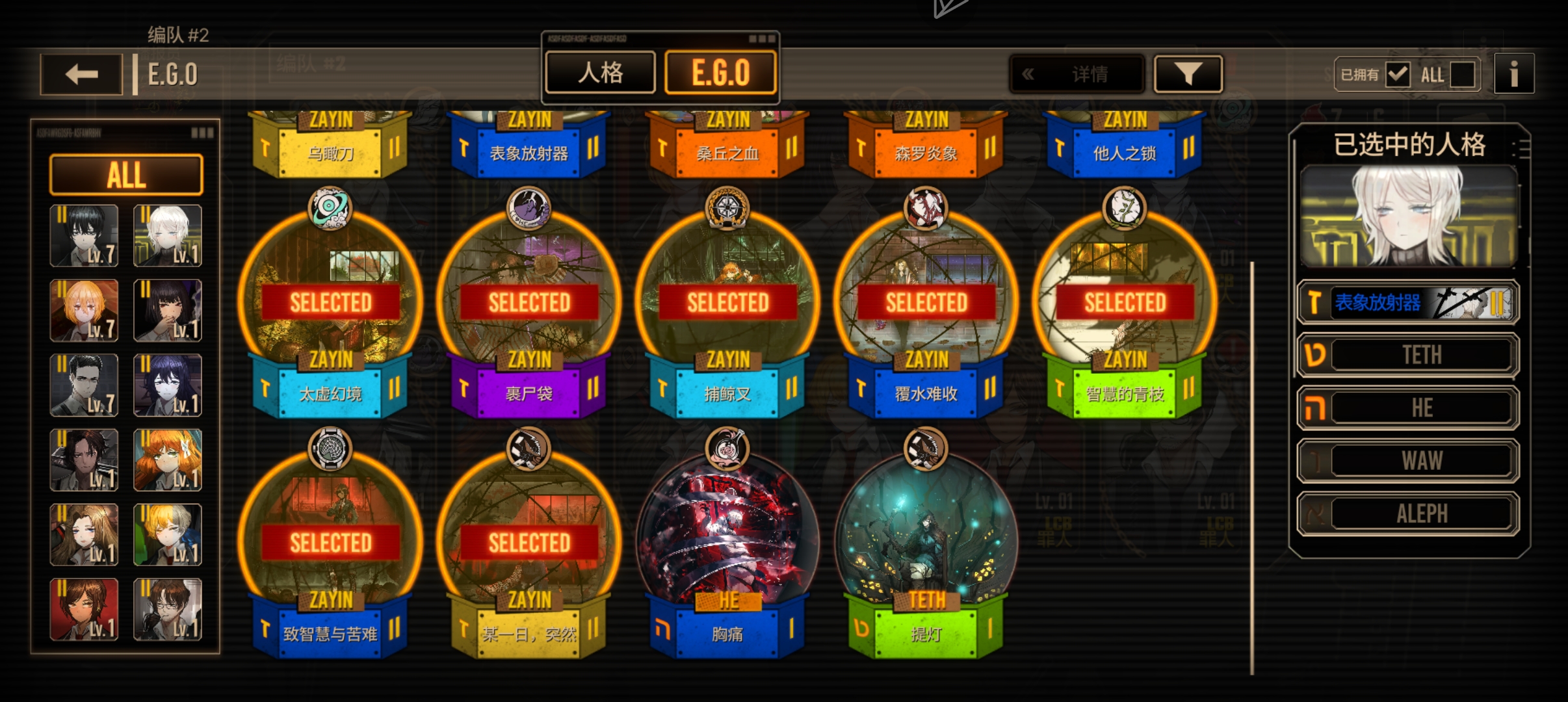The image size is (1568, 702).
Task: Choose the 捕鲸叉 E.G.O card
Action: tap(727, 305)
